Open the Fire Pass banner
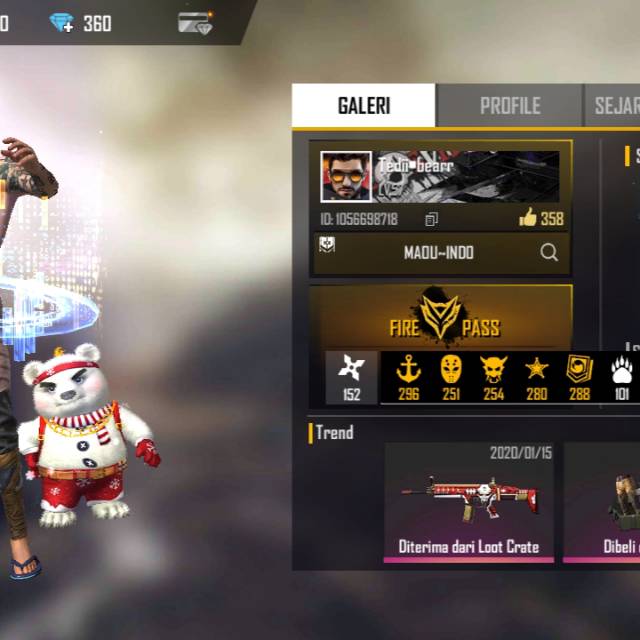Screen dimensions: 640x640 [x=441, y=317]
